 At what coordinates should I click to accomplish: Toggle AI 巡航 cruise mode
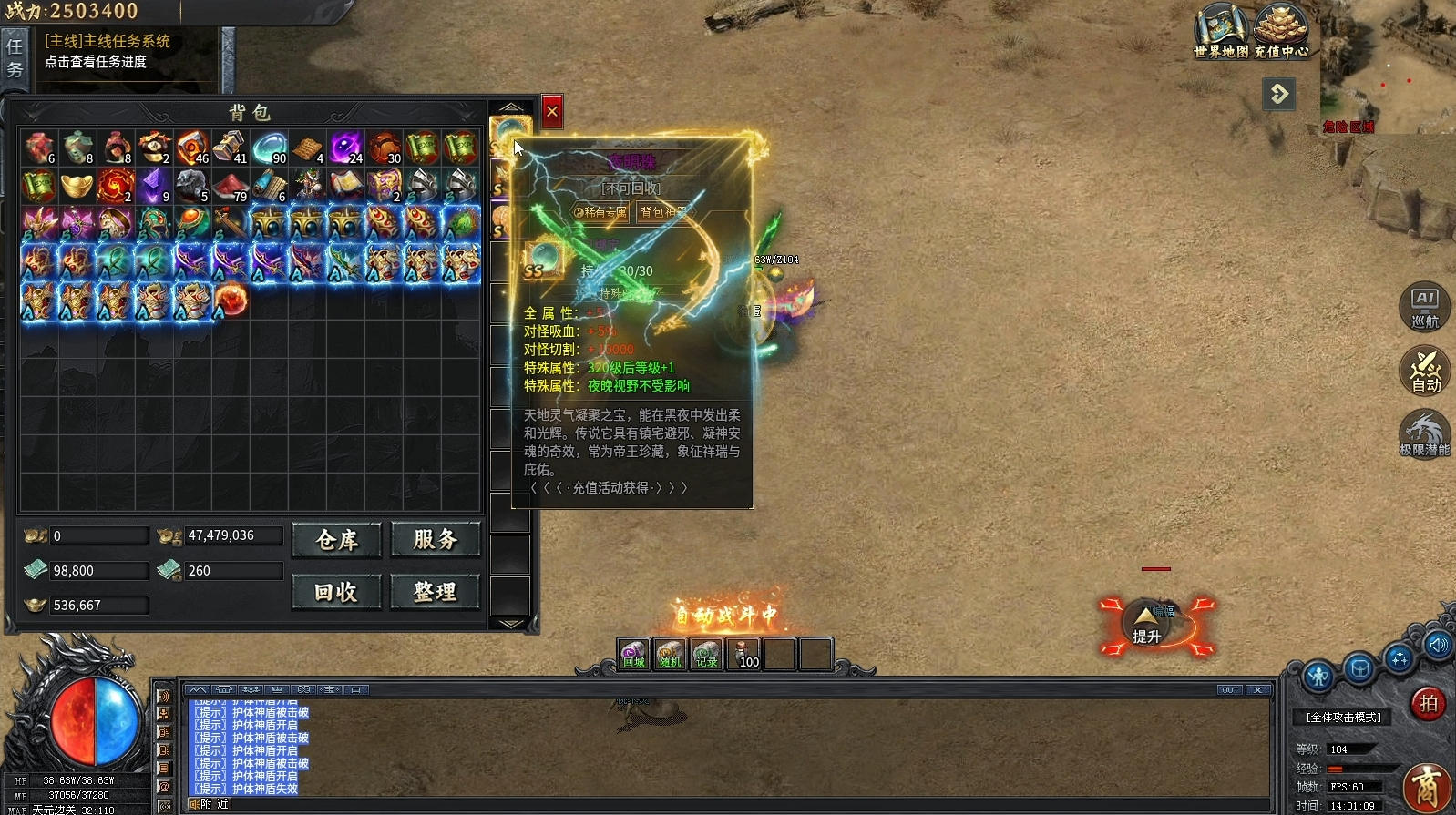[x=1424, y=306]
